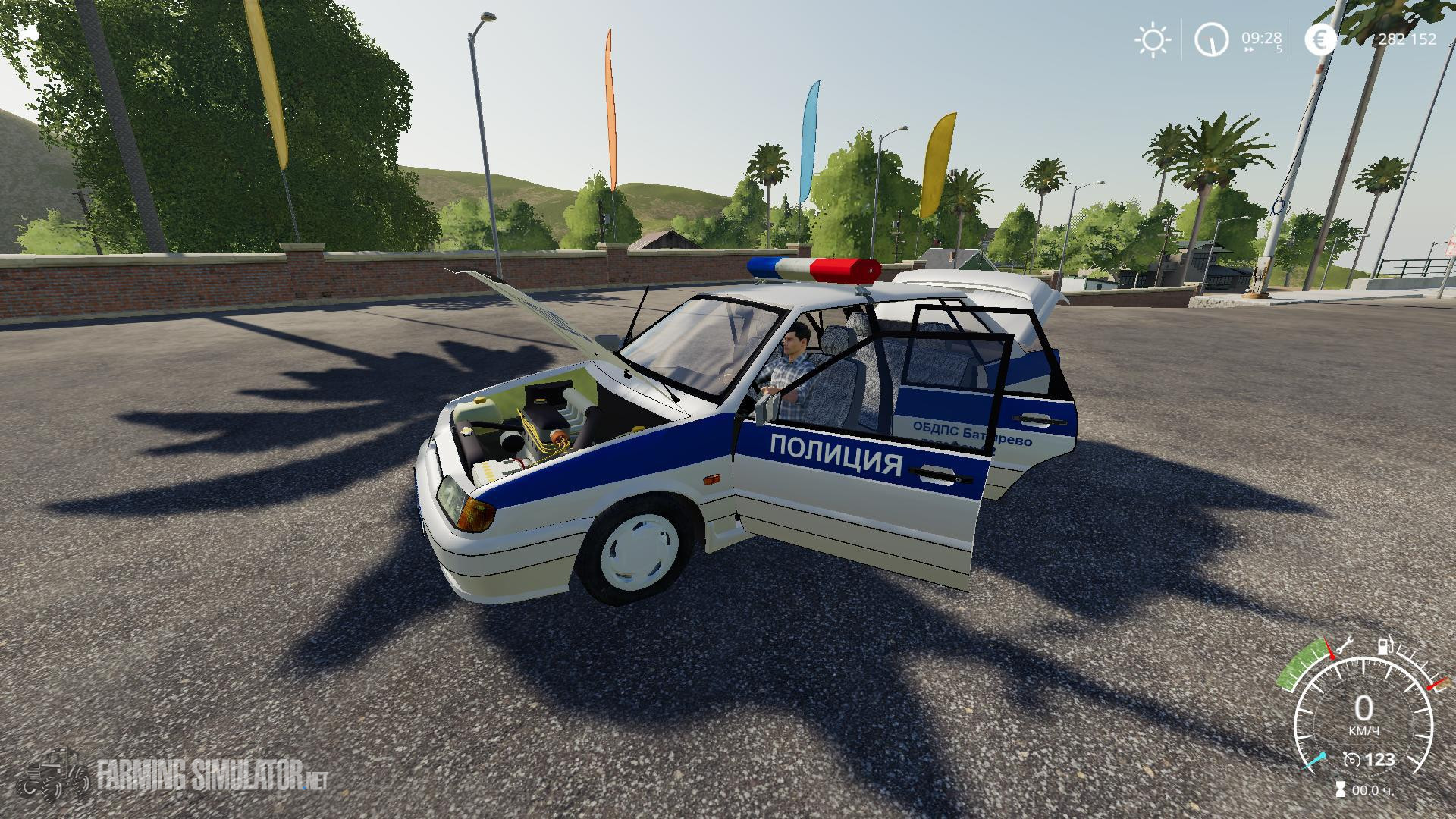Click the sun weather icon
Image resolution: width=1456 pixels, height=819 pixels.
coord(1153,39)
